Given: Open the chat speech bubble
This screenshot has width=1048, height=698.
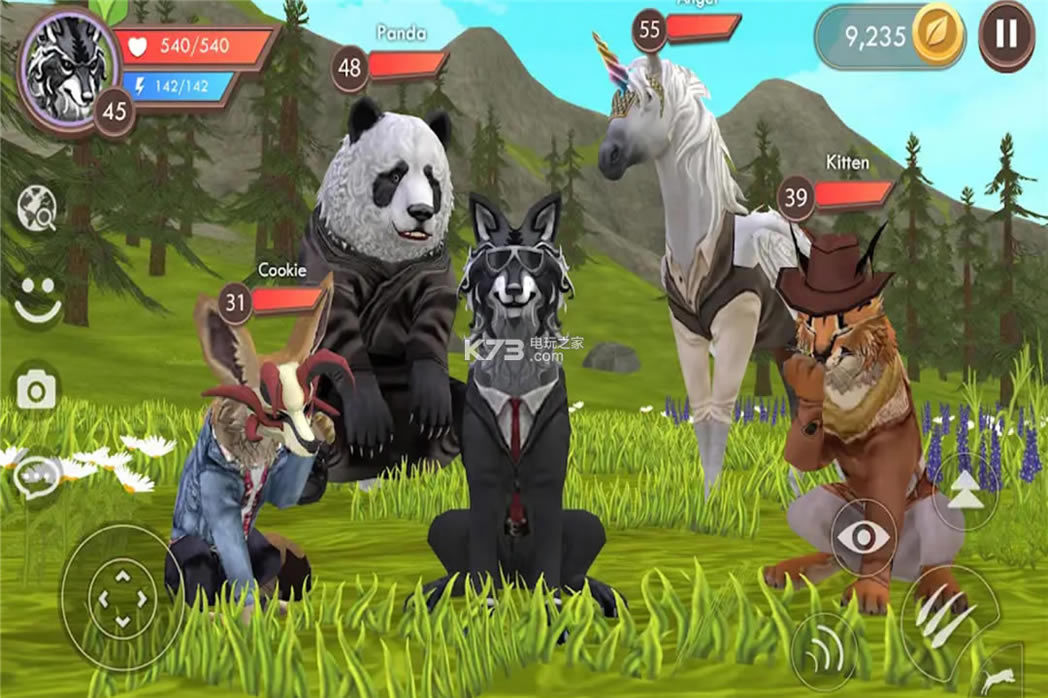Looking at the screenshot, I should [38, 476].
